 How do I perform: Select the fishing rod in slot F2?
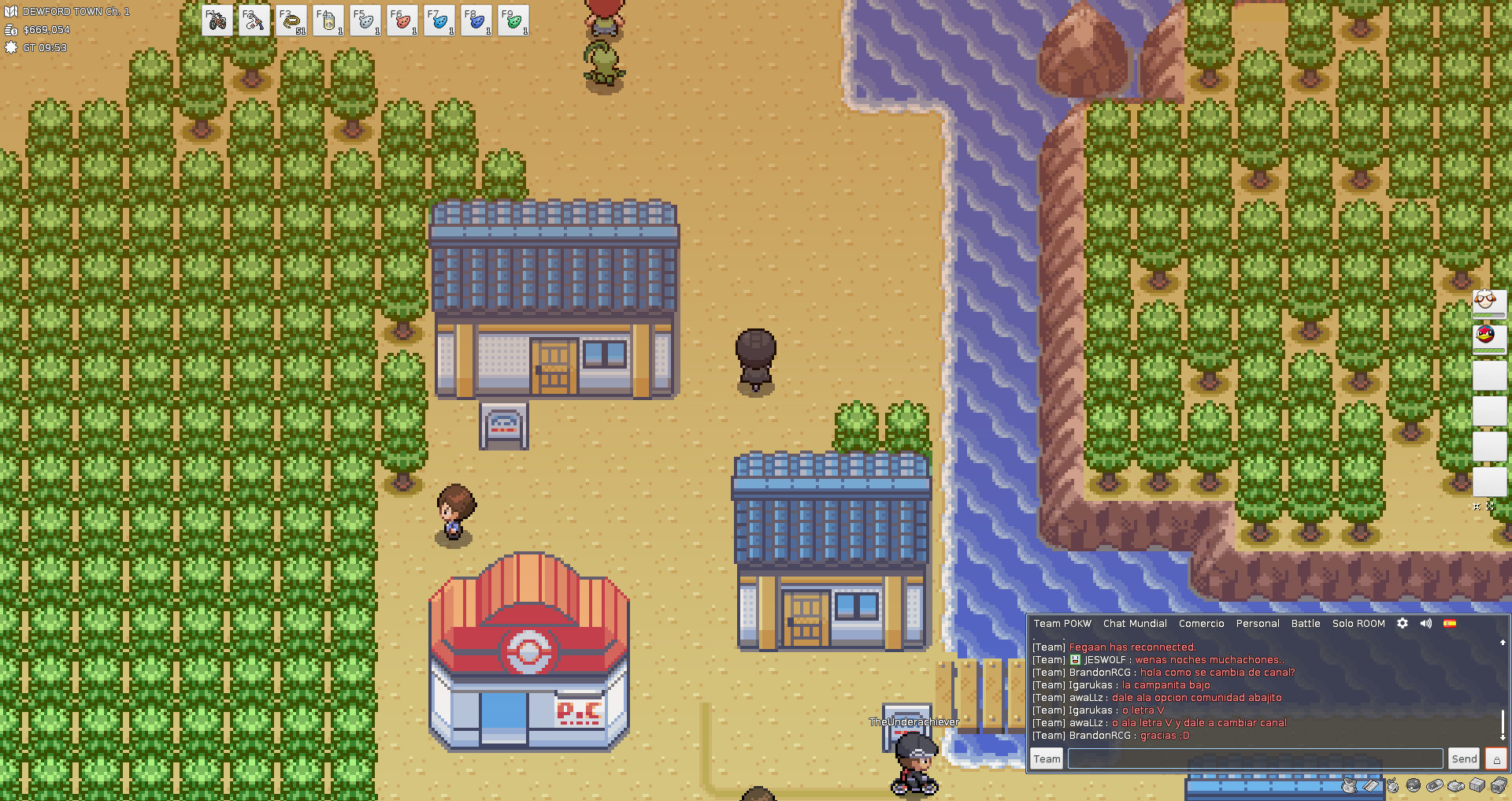(x=254, y=21)
